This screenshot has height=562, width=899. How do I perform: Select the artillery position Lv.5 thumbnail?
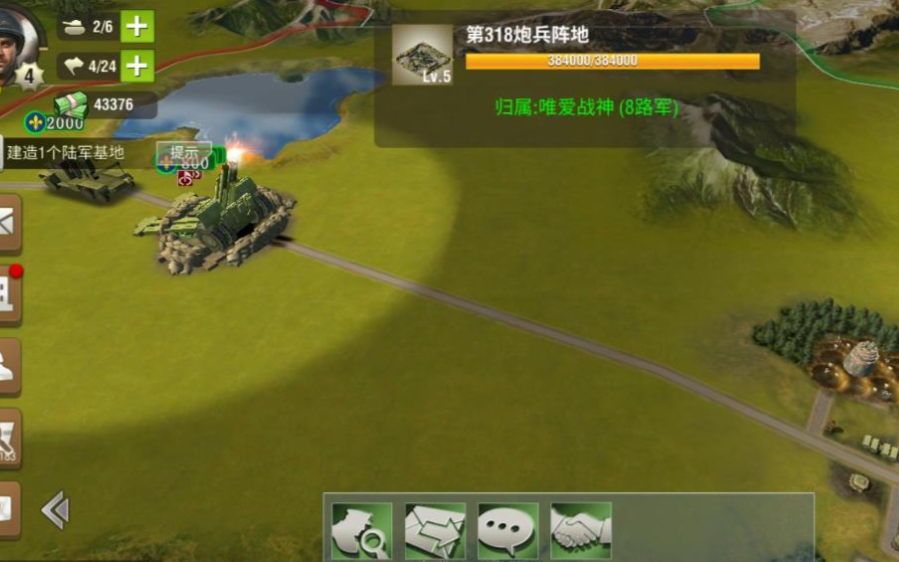pyautogui.click(x=421, y=55)
